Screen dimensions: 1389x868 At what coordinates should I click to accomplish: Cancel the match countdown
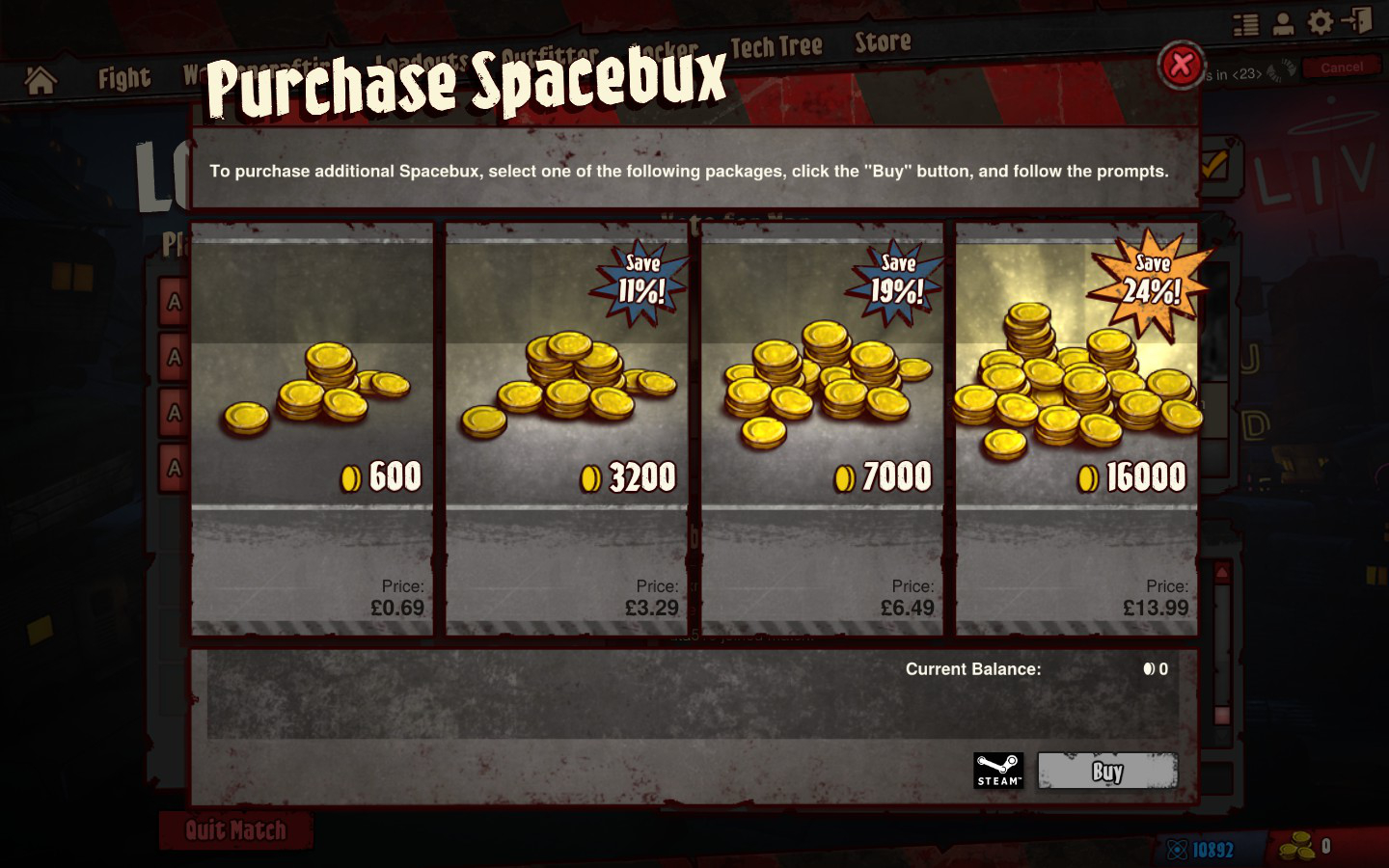coord(1341,68)
